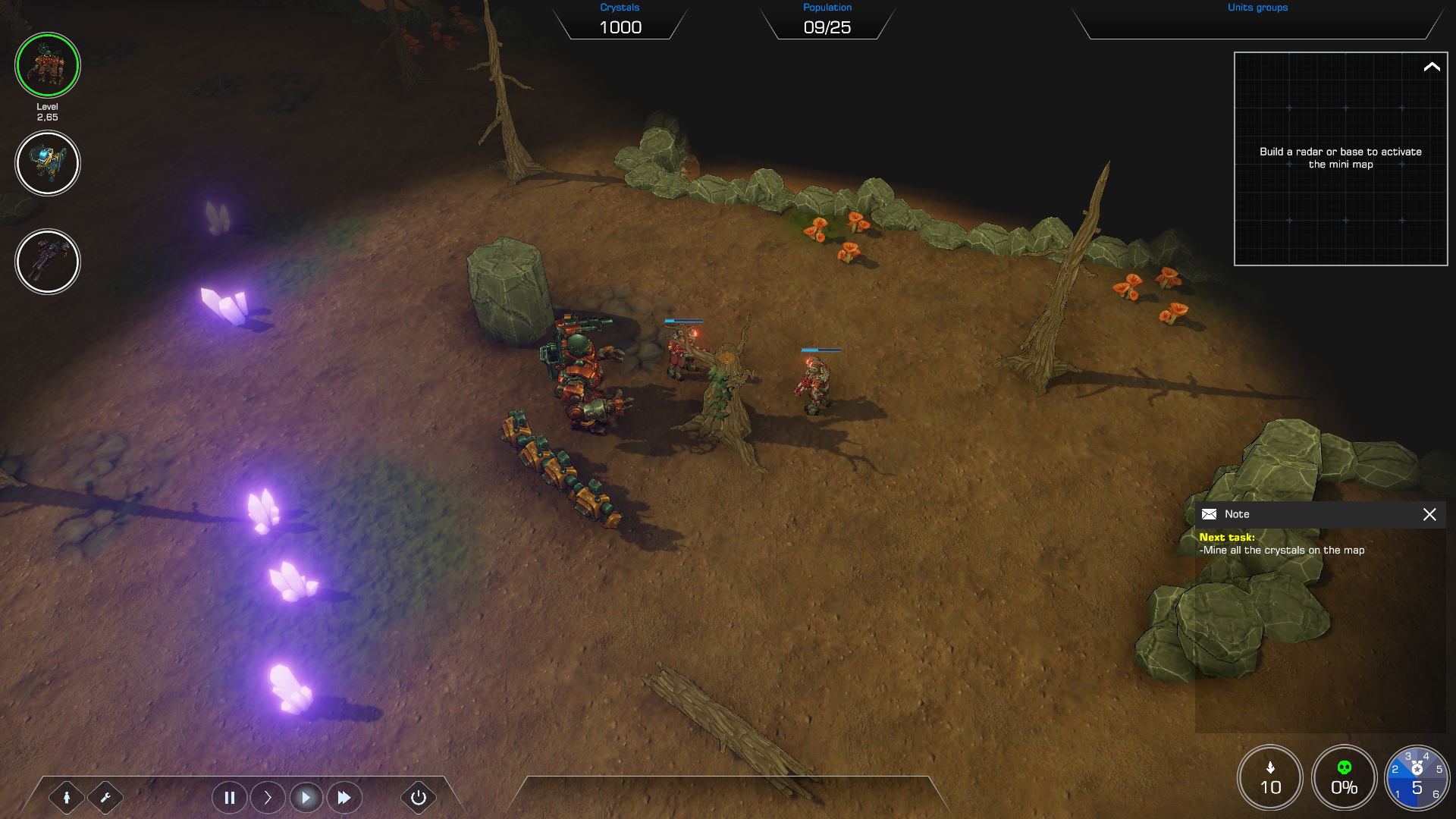Viewport: 1456px width, 819px height.
Task: Open the power quit button
Action: [x=418, y=797]
